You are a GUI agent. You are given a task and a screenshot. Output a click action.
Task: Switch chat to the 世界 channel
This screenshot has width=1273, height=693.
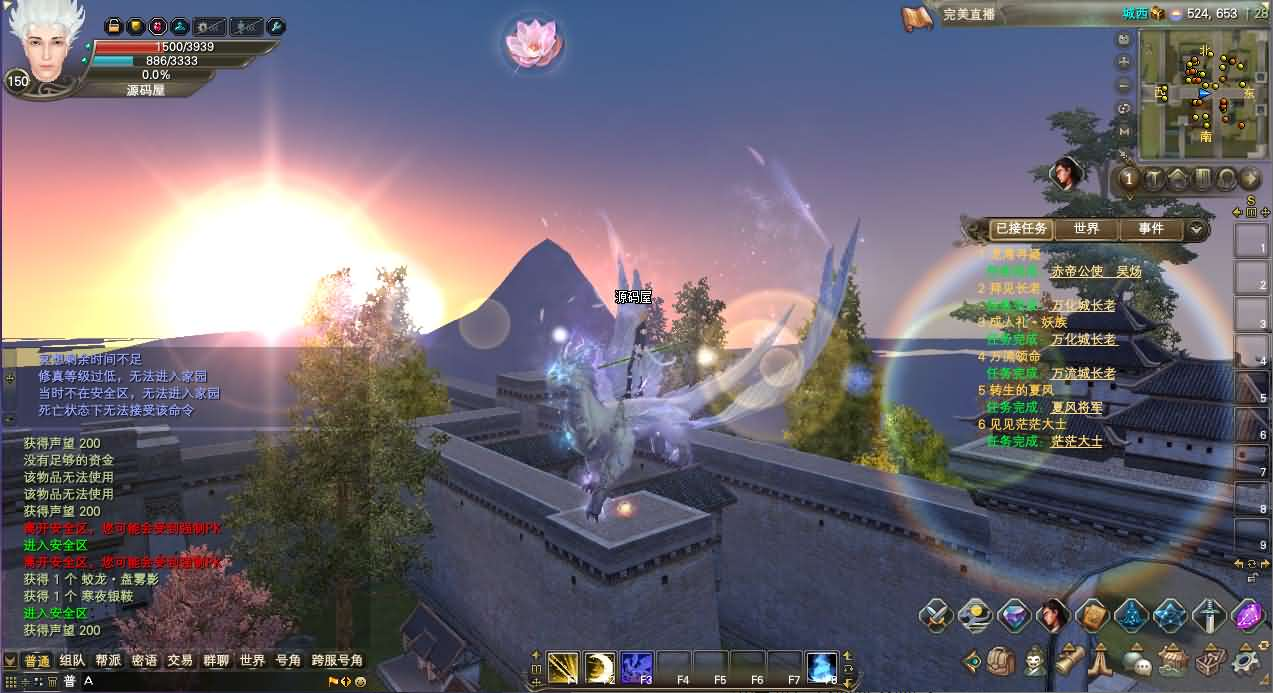pyautogui.click(x=252, y=660)
